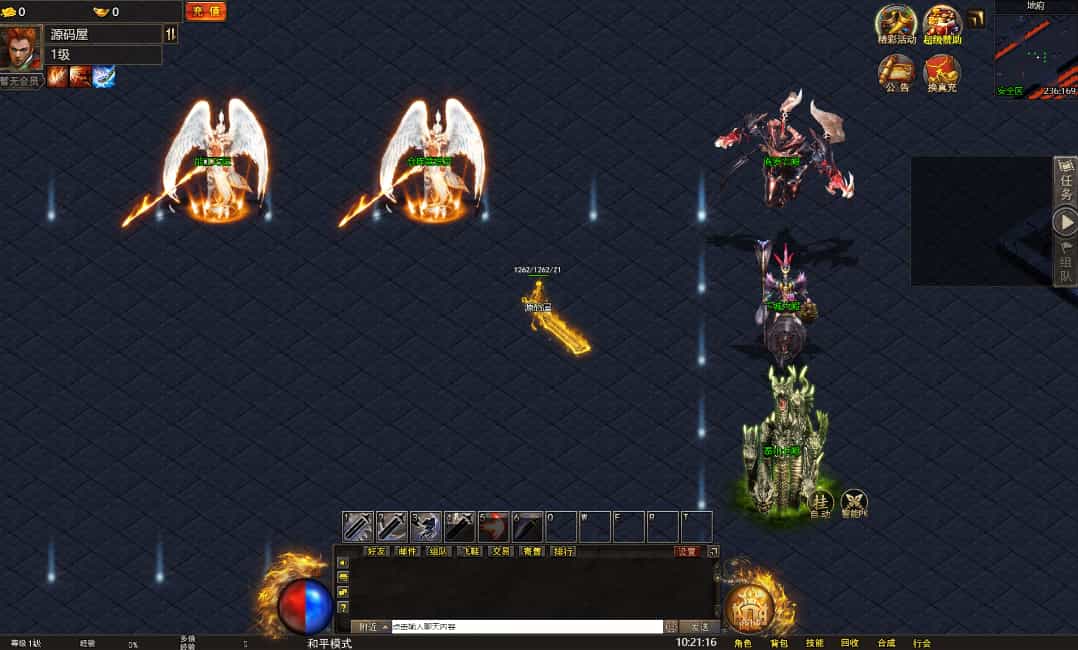1078x650 pixels.
Task: Toggle the 自动 auto-battle button
Action: 821,502
